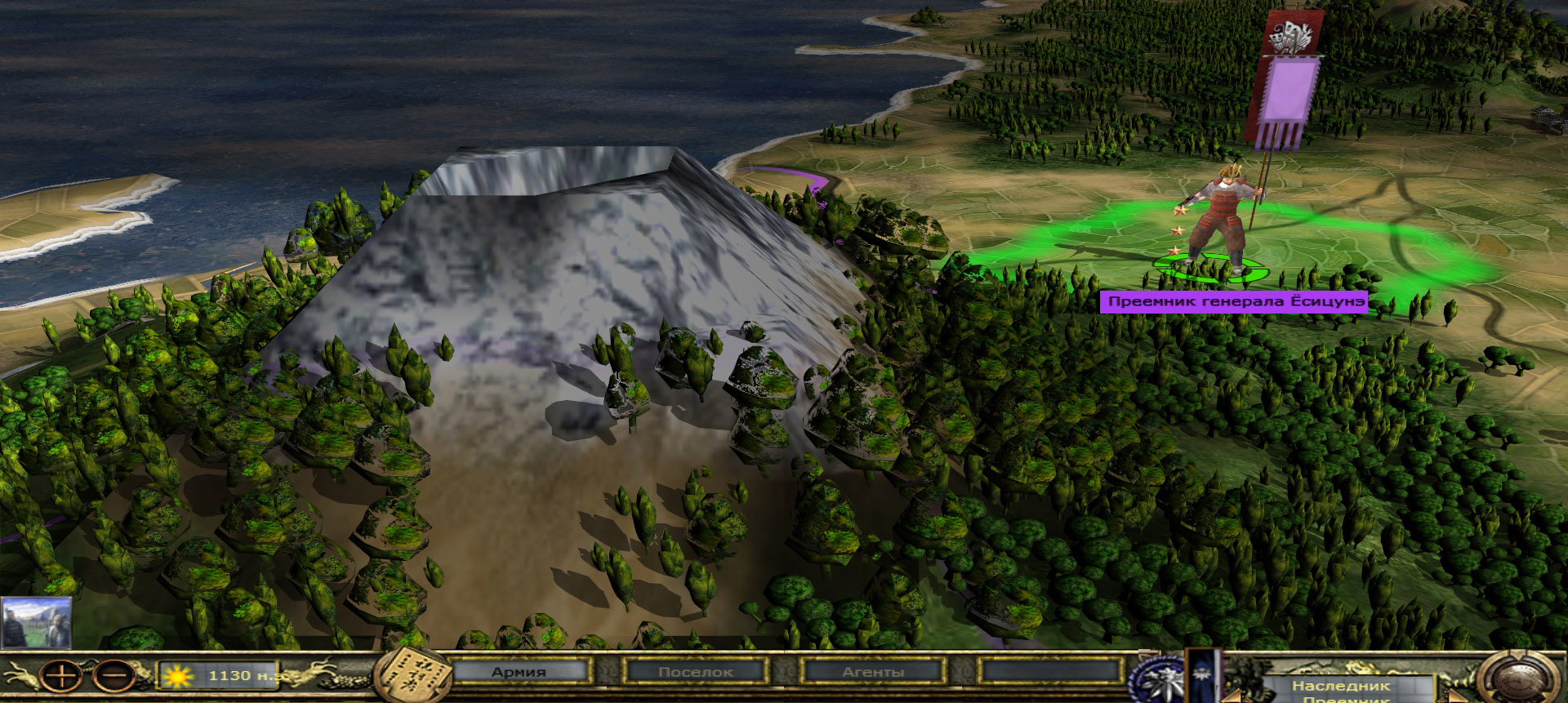Screen dimensions: 1568x703
Task: Open the Армия tab
Action: tap(519, 672)
